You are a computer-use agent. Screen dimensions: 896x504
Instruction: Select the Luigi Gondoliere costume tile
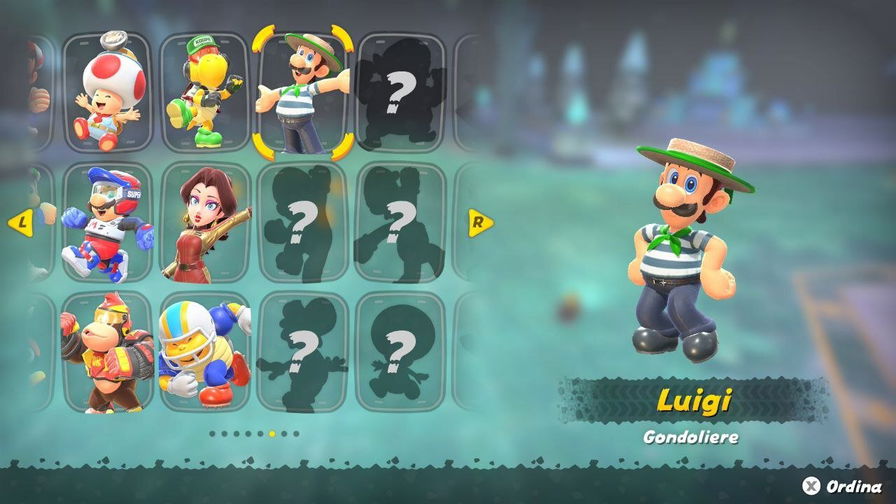click(302, 92)
